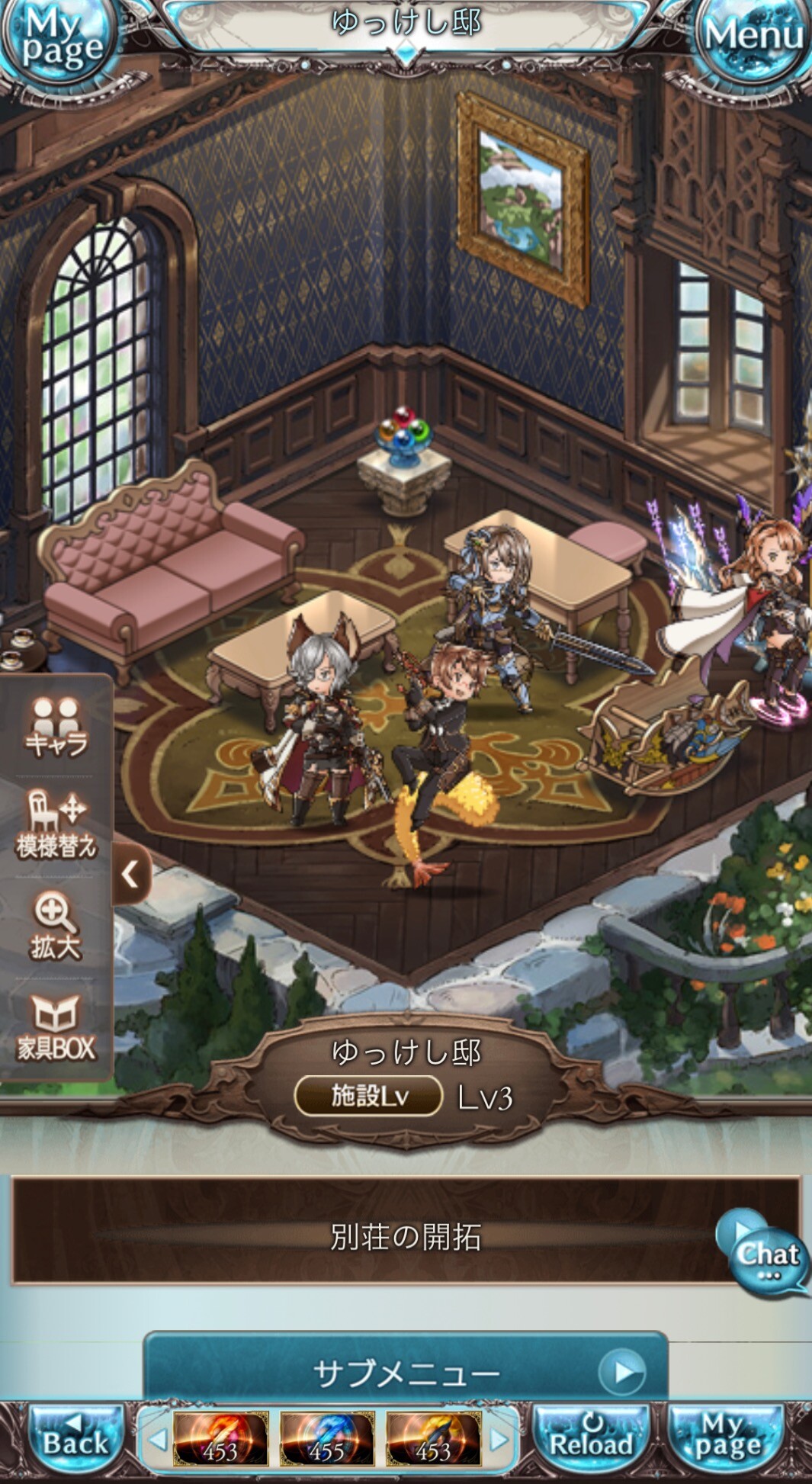Open the 家具BOX furniture box

coord(56,1028)
